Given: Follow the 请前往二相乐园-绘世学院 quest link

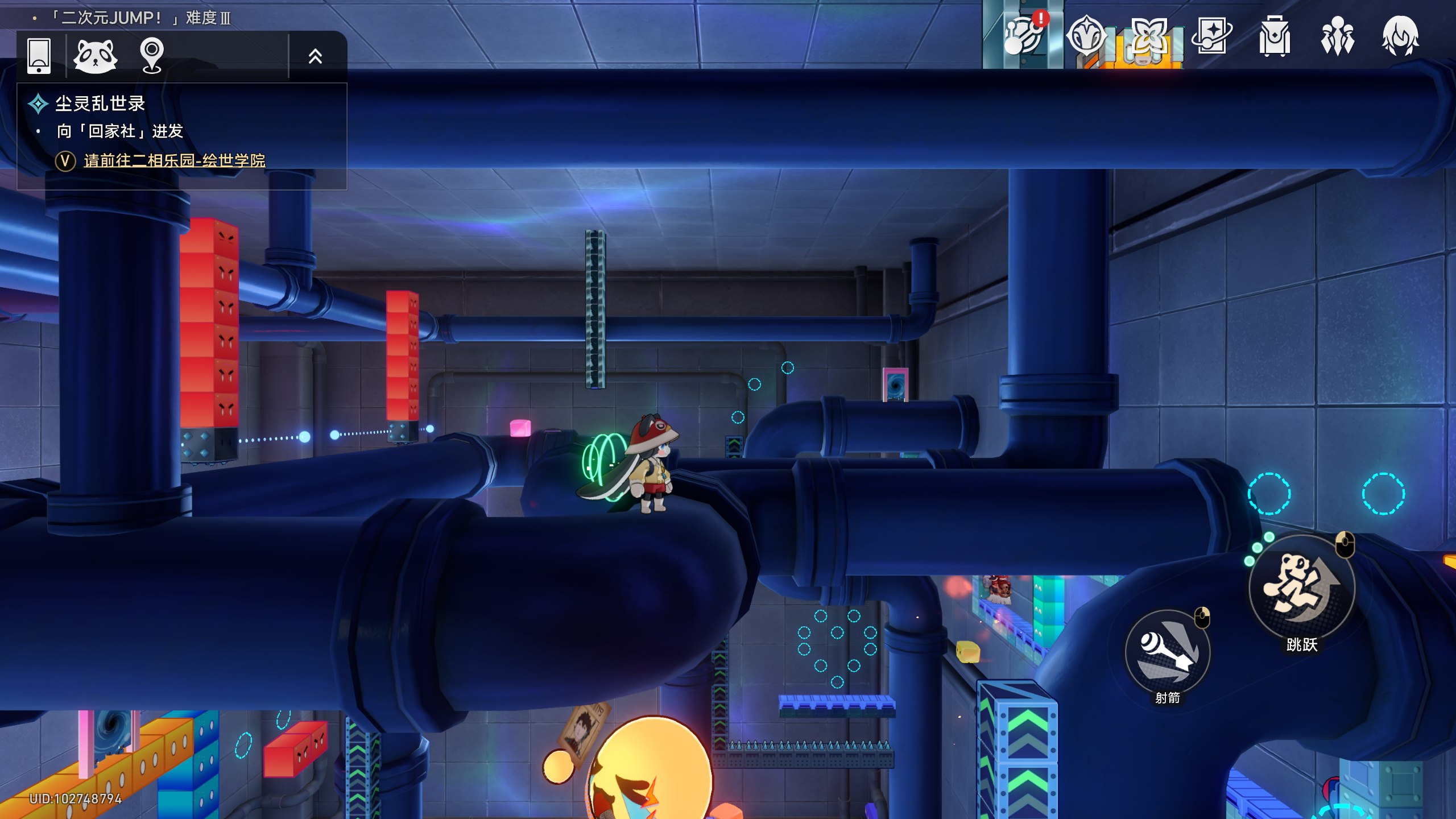Looking at the screenshot, I should (x=174, y=161).
